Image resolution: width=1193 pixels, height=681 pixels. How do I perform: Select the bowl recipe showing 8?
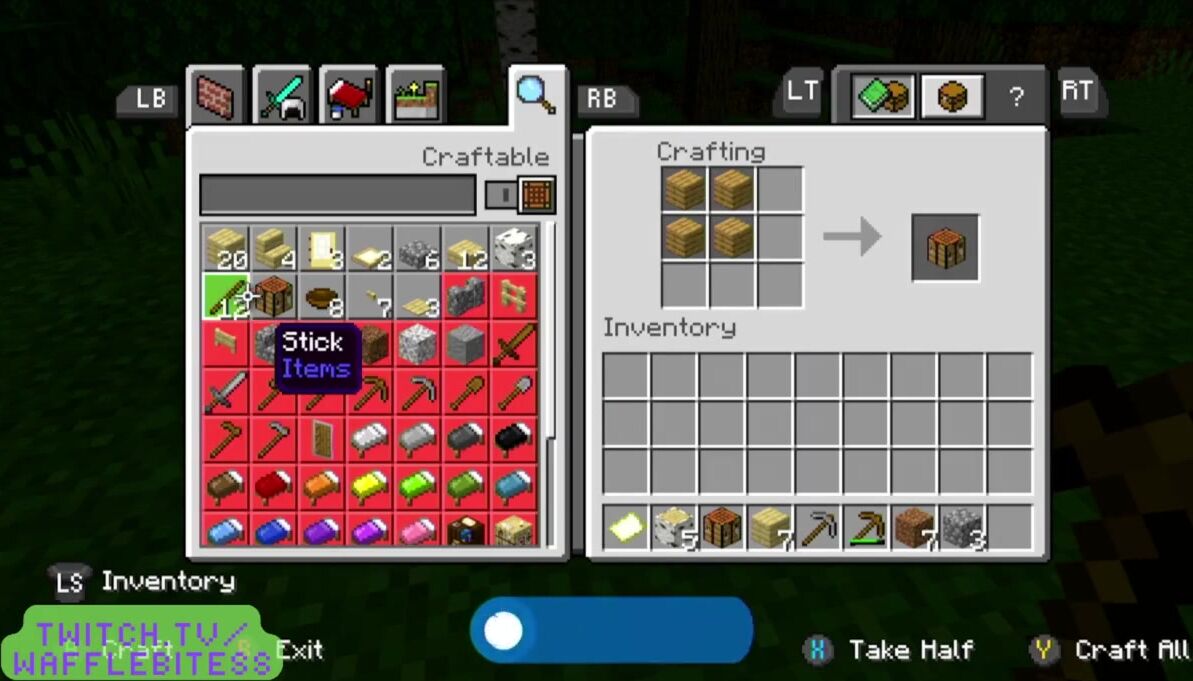coord(322,297)
